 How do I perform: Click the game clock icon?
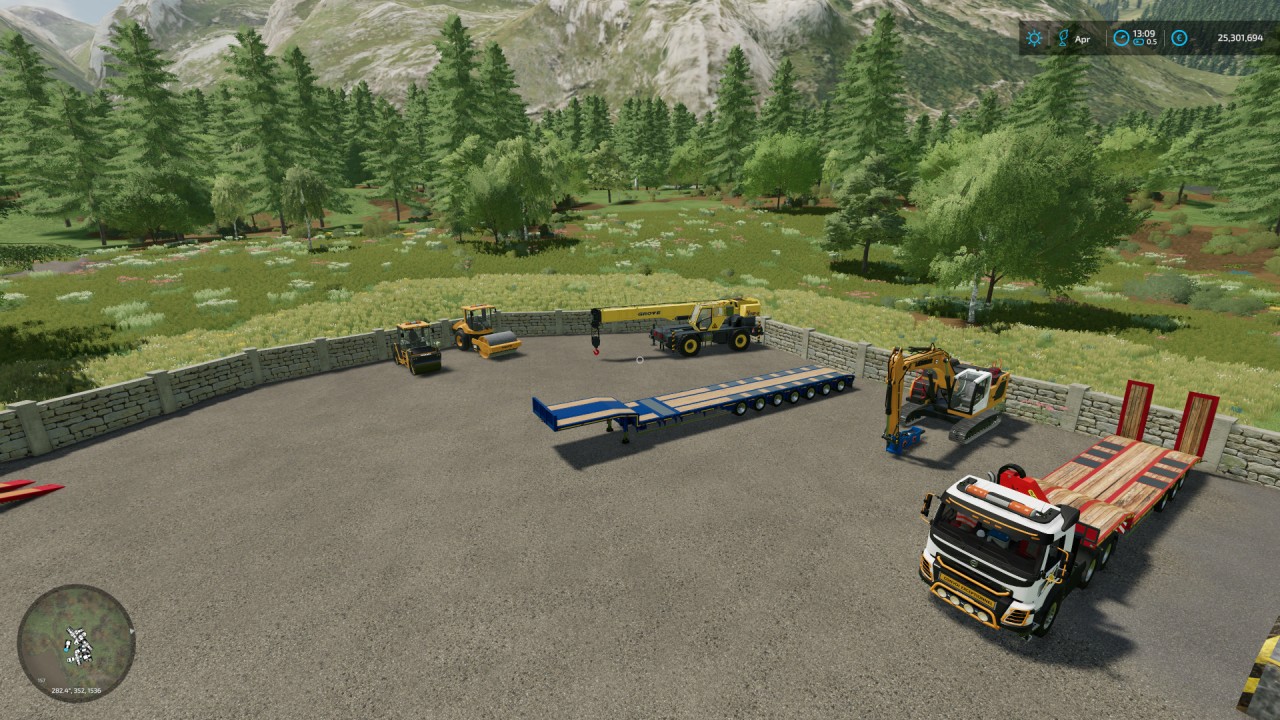coord(1121,38)
